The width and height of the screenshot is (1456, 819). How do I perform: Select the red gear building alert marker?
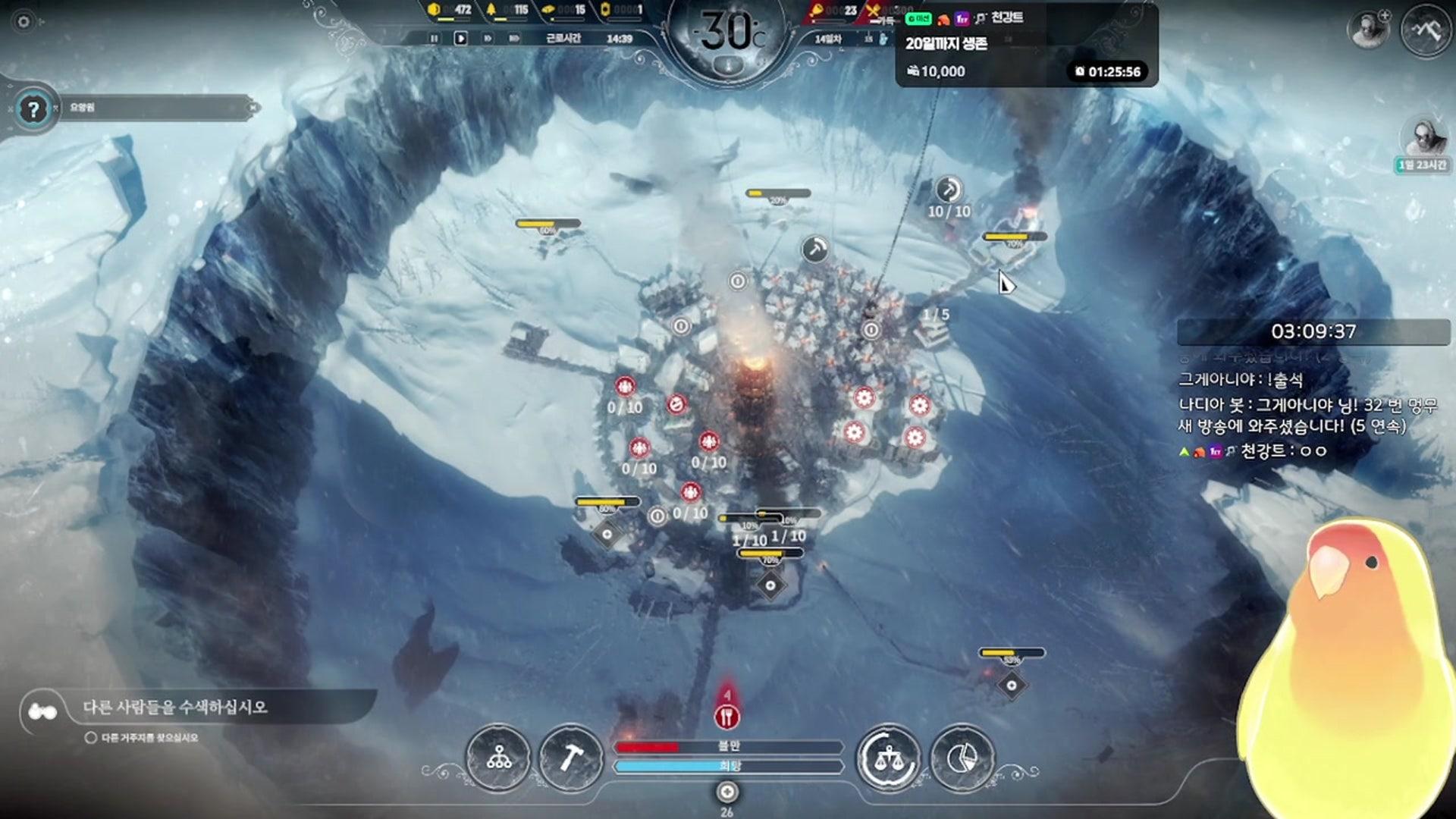(864, 397)
